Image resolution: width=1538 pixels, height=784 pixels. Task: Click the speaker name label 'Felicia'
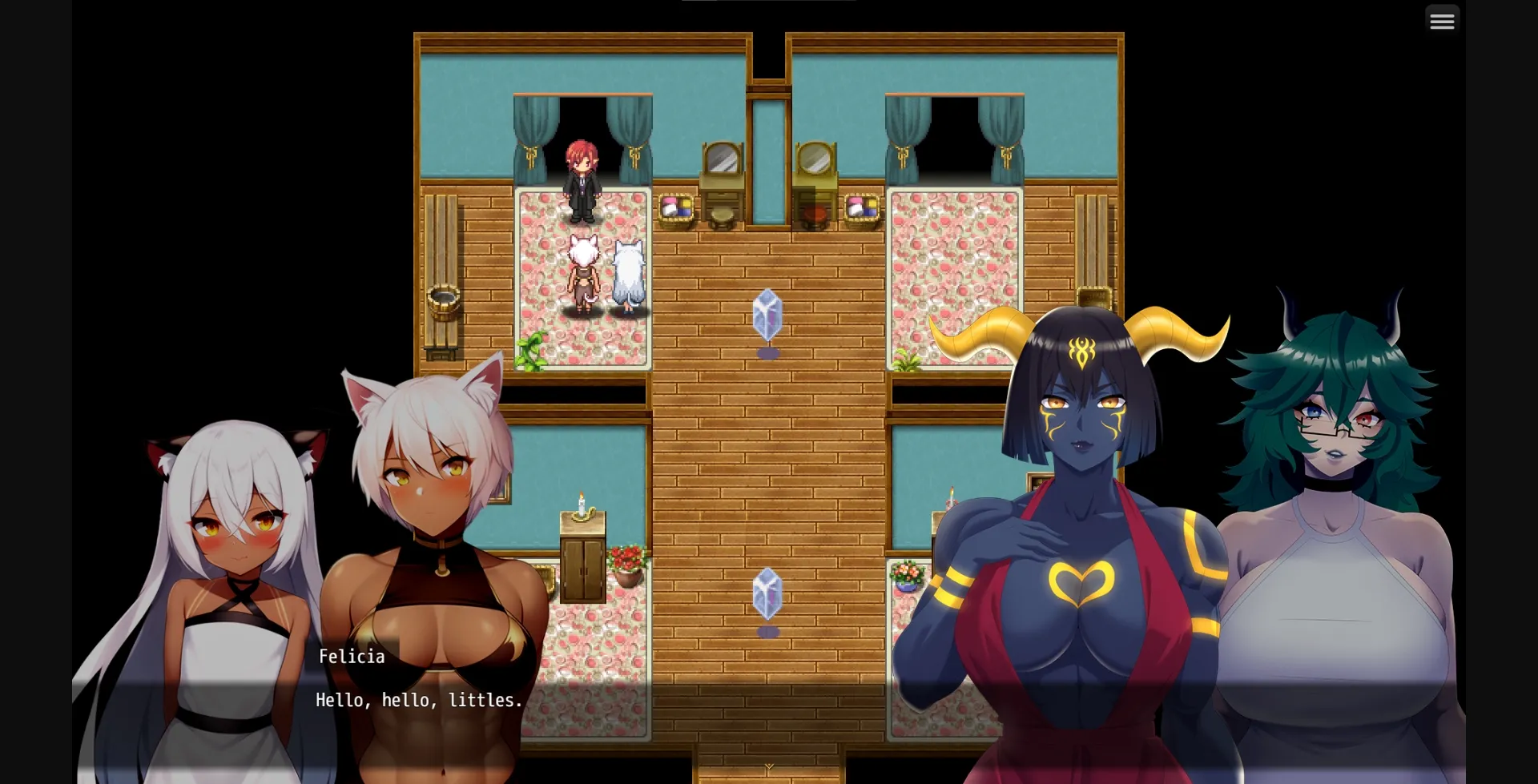(x=351, y=656)
